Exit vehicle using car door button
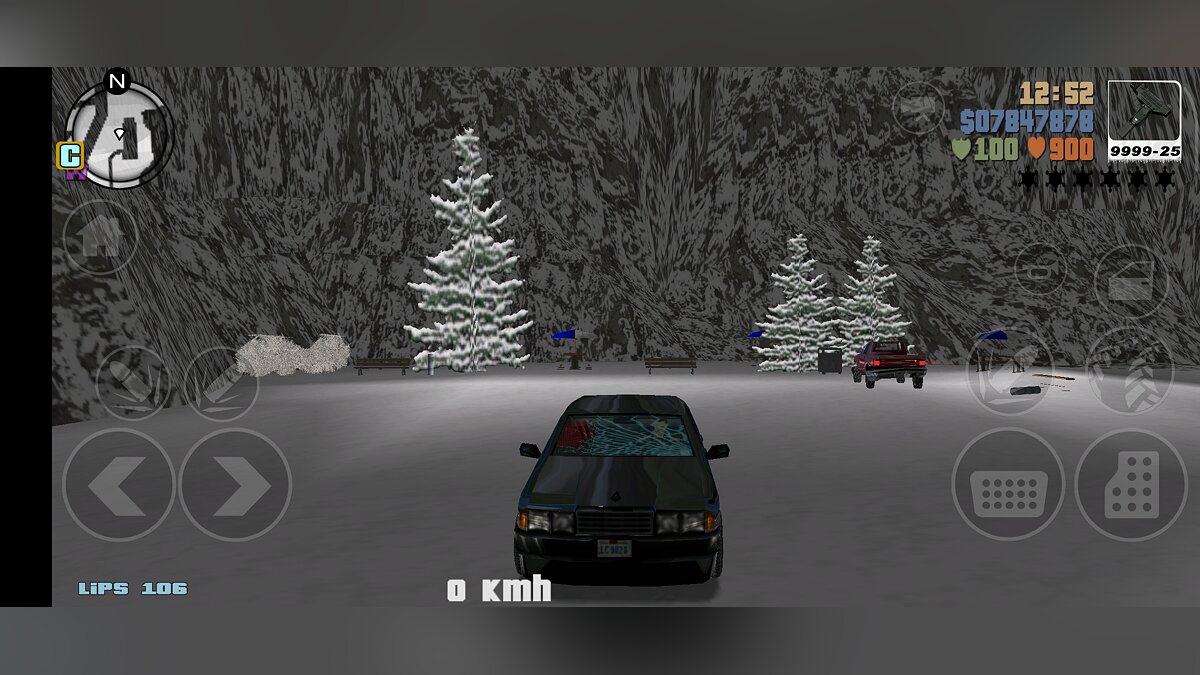1200x675 pixels. click(1131, 280)
